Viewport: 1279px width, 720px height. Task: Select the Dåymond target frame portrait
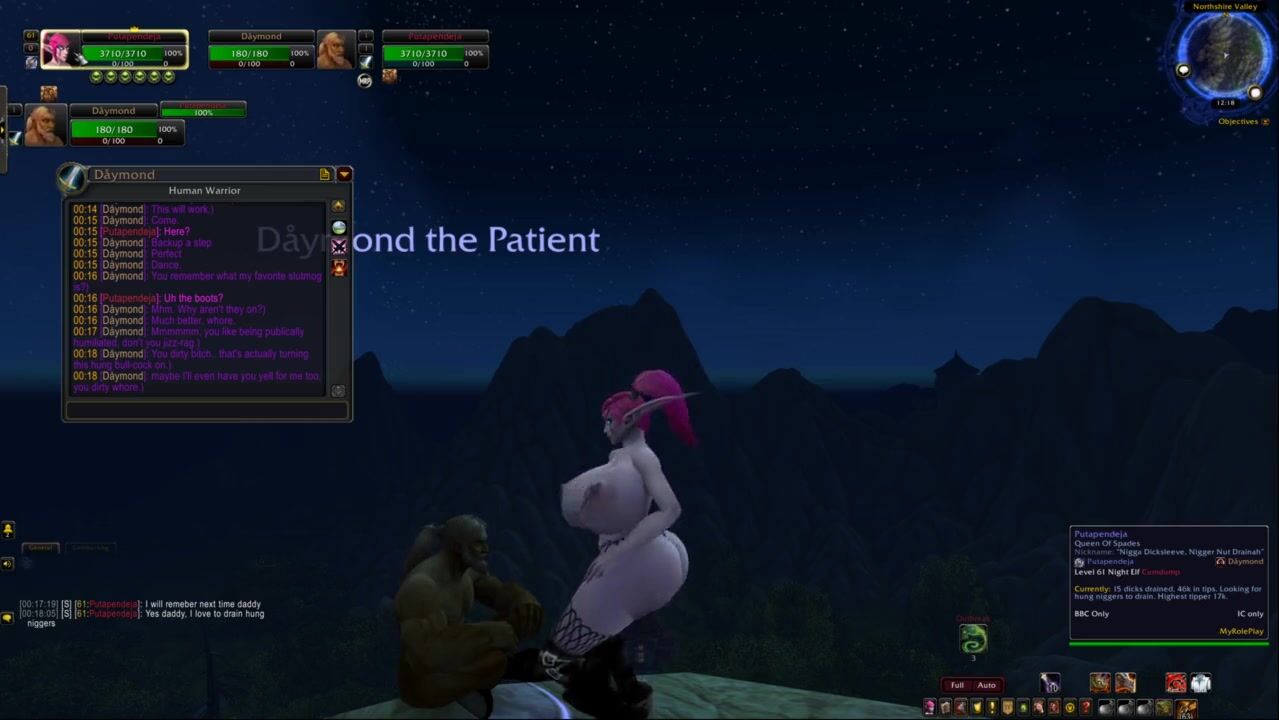334,49
